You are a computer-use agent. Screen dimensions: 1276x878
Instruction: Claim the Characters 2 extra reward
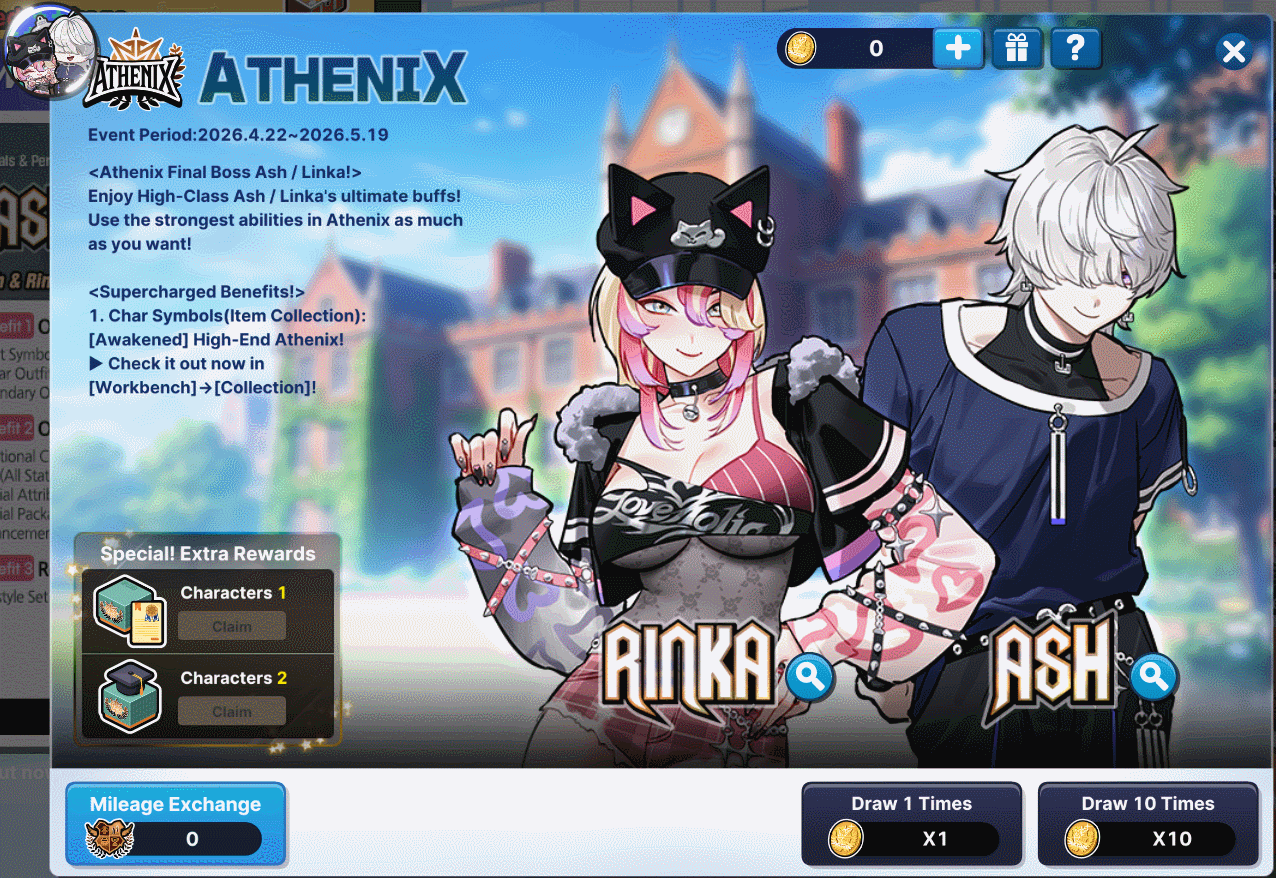232,712
